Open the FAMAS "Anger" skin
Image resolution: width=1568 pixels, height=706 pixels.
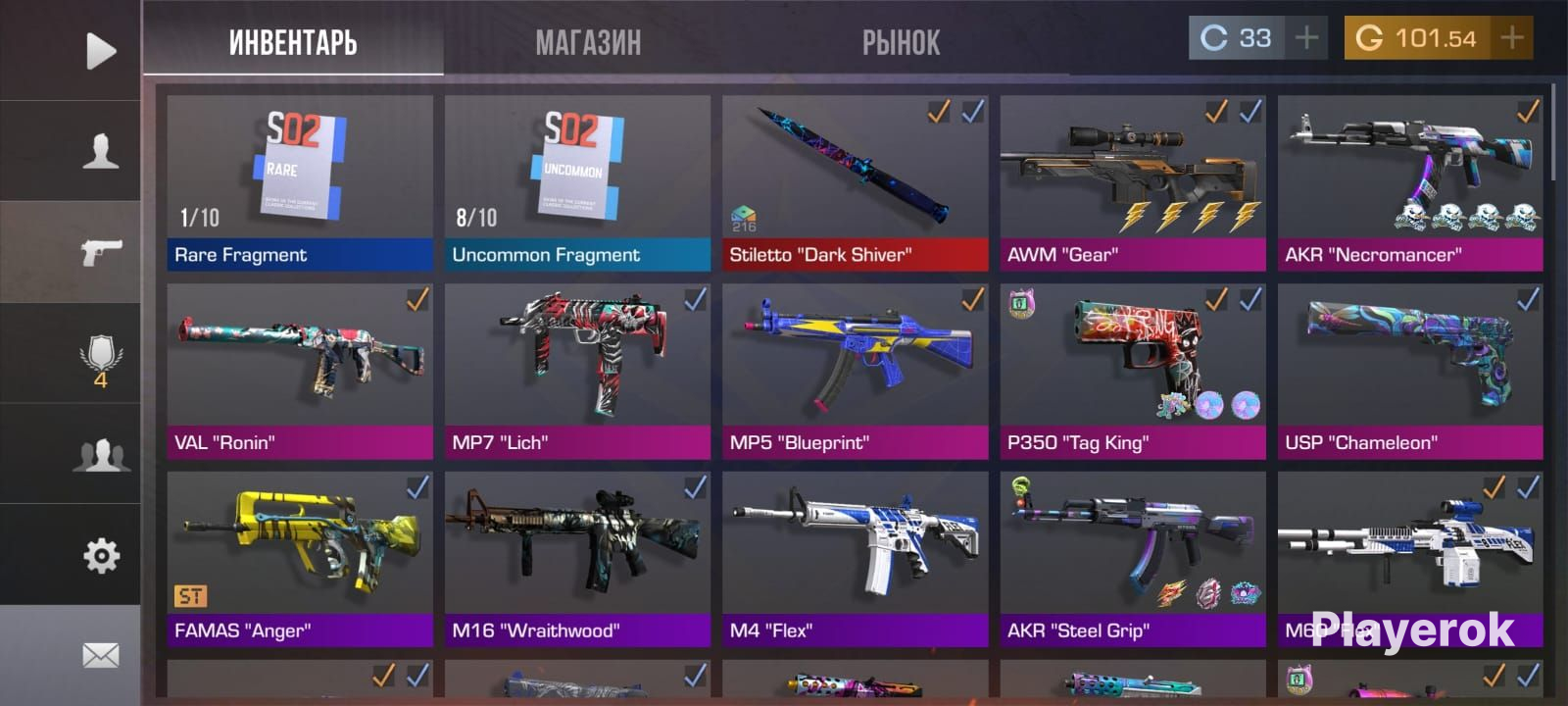[300, 559]
